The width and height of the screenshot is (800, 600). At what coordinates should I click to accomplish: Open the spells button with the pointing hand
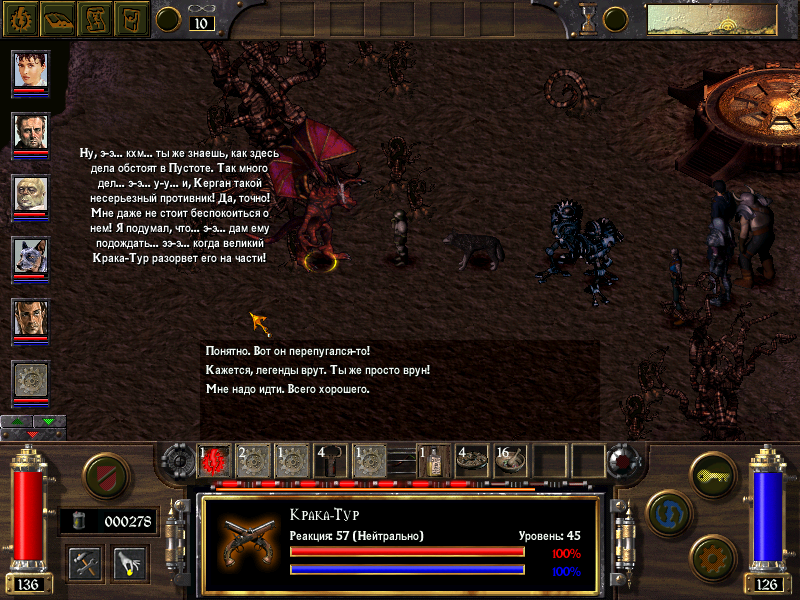[130, 562]
